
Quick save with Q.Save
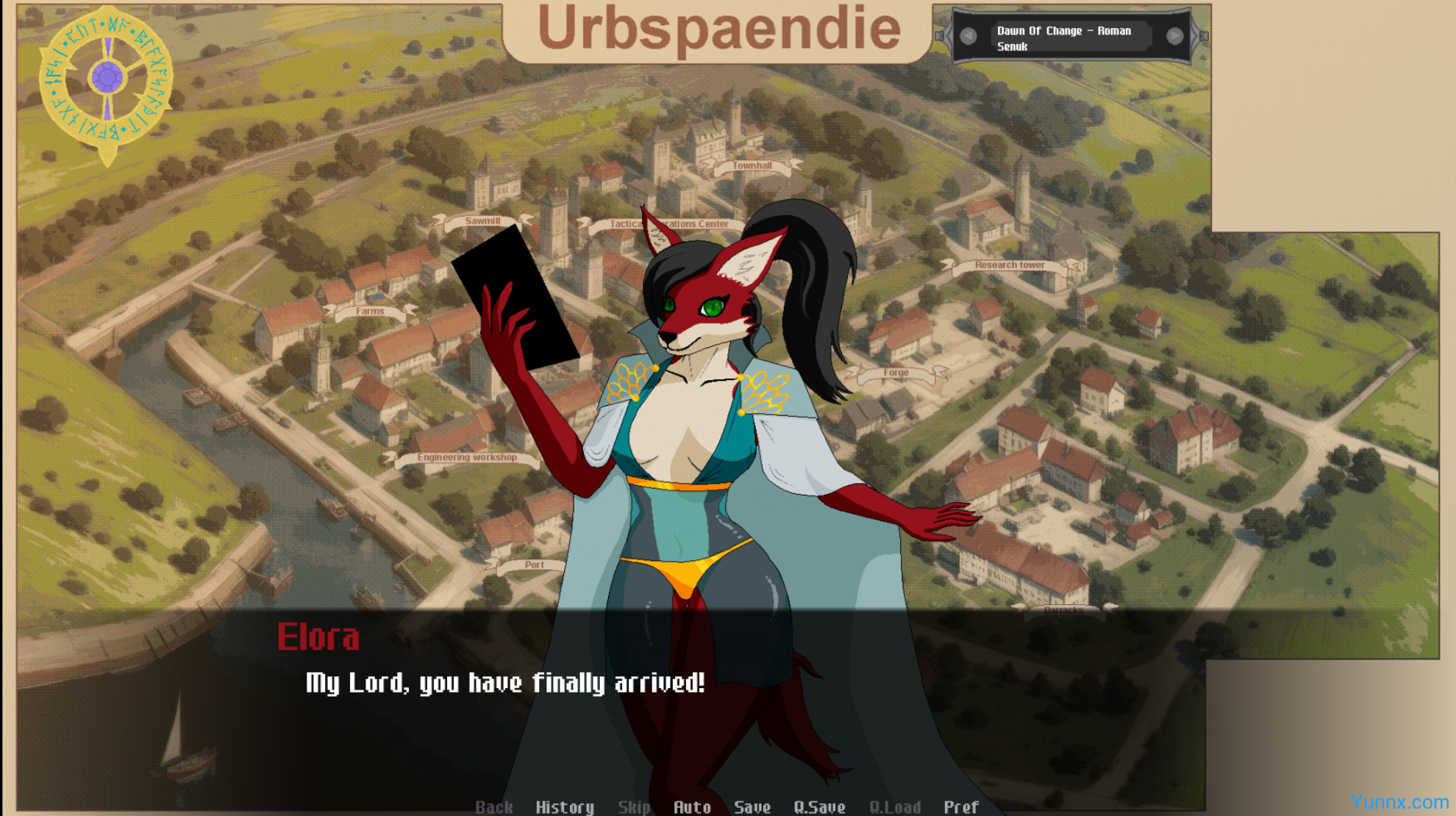(x=819, y=806)
